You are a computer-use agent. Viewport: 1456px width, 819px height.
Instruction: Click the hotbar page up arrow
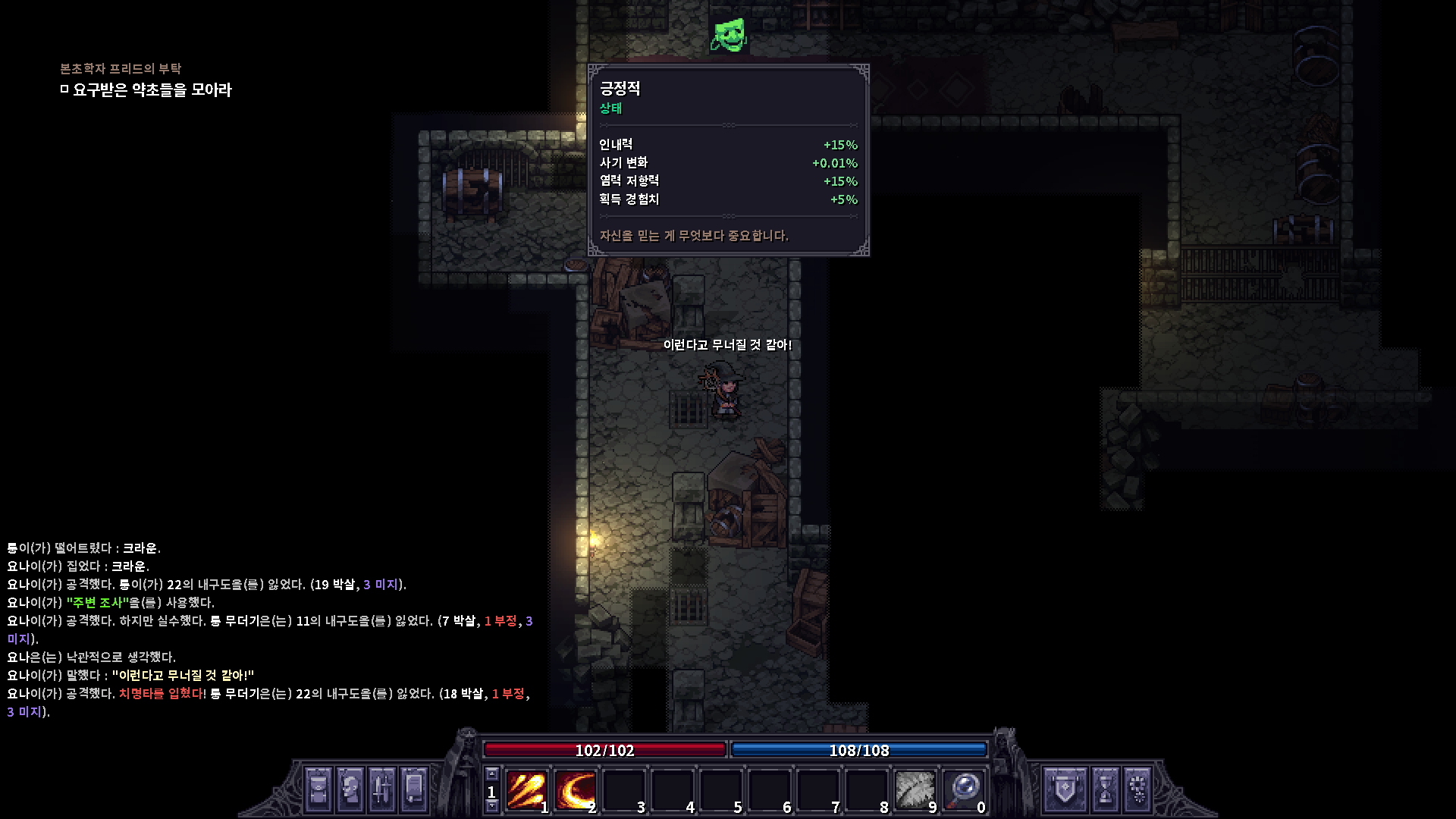tap(491, 774)
